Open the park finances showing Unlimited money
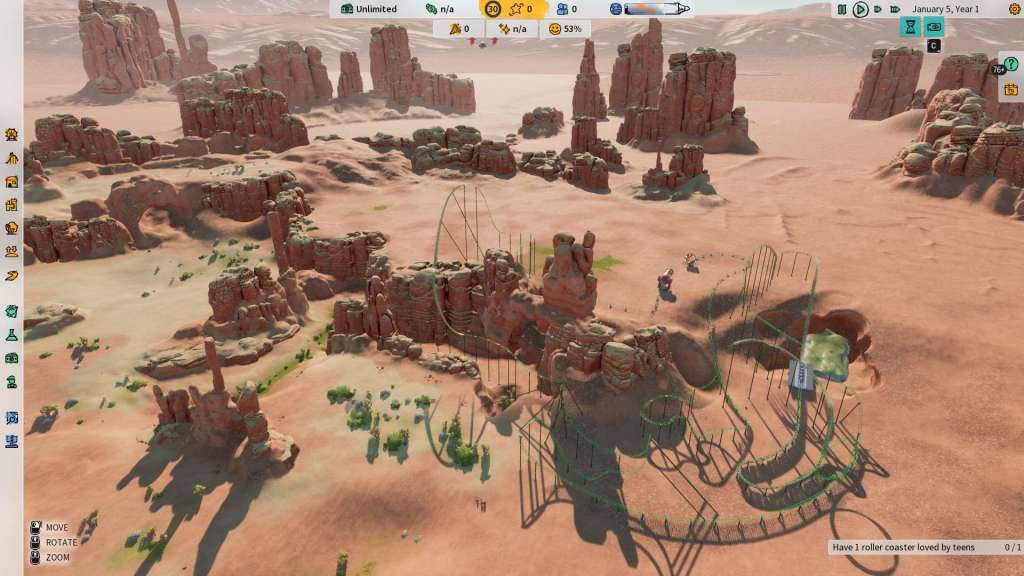The width and height of the screenshot is (1024, 576). (368, 9)
